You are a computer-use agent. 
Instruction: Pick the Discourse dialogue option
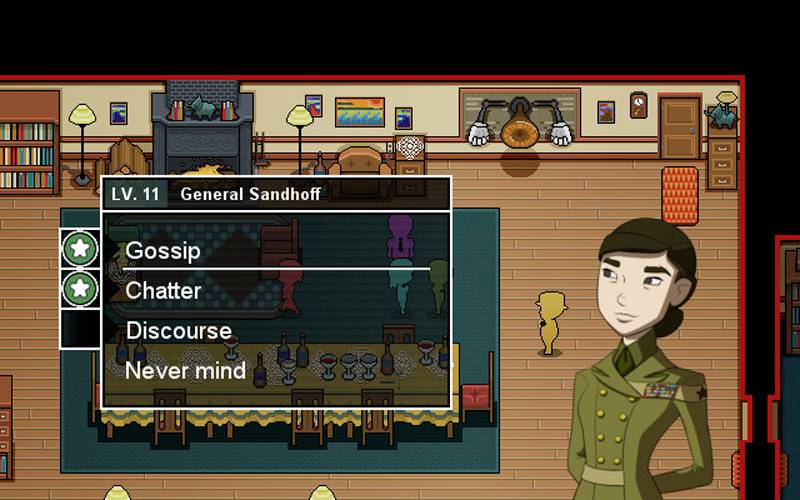[x=179, y=331]
